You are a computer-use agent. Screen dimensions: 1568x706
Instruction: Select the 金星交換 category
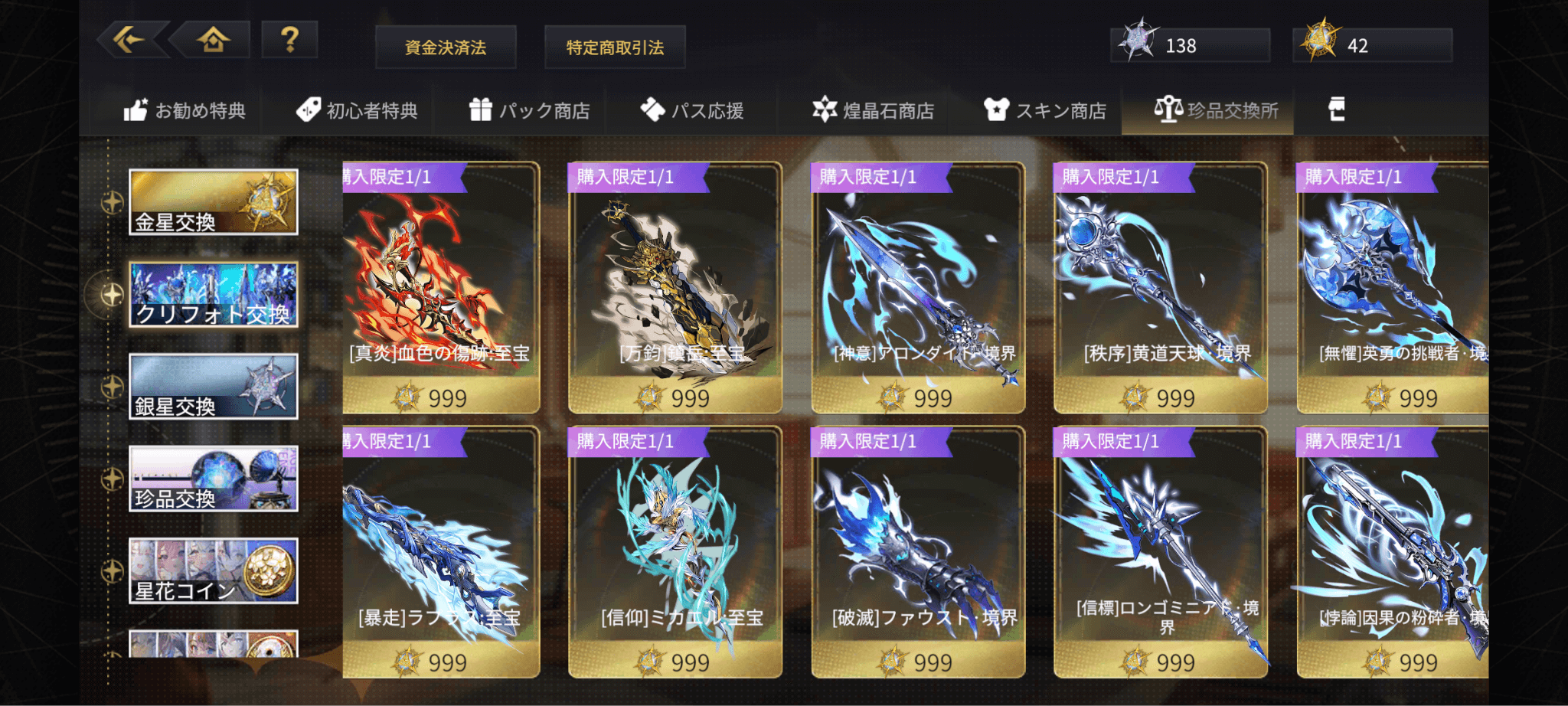213,202
